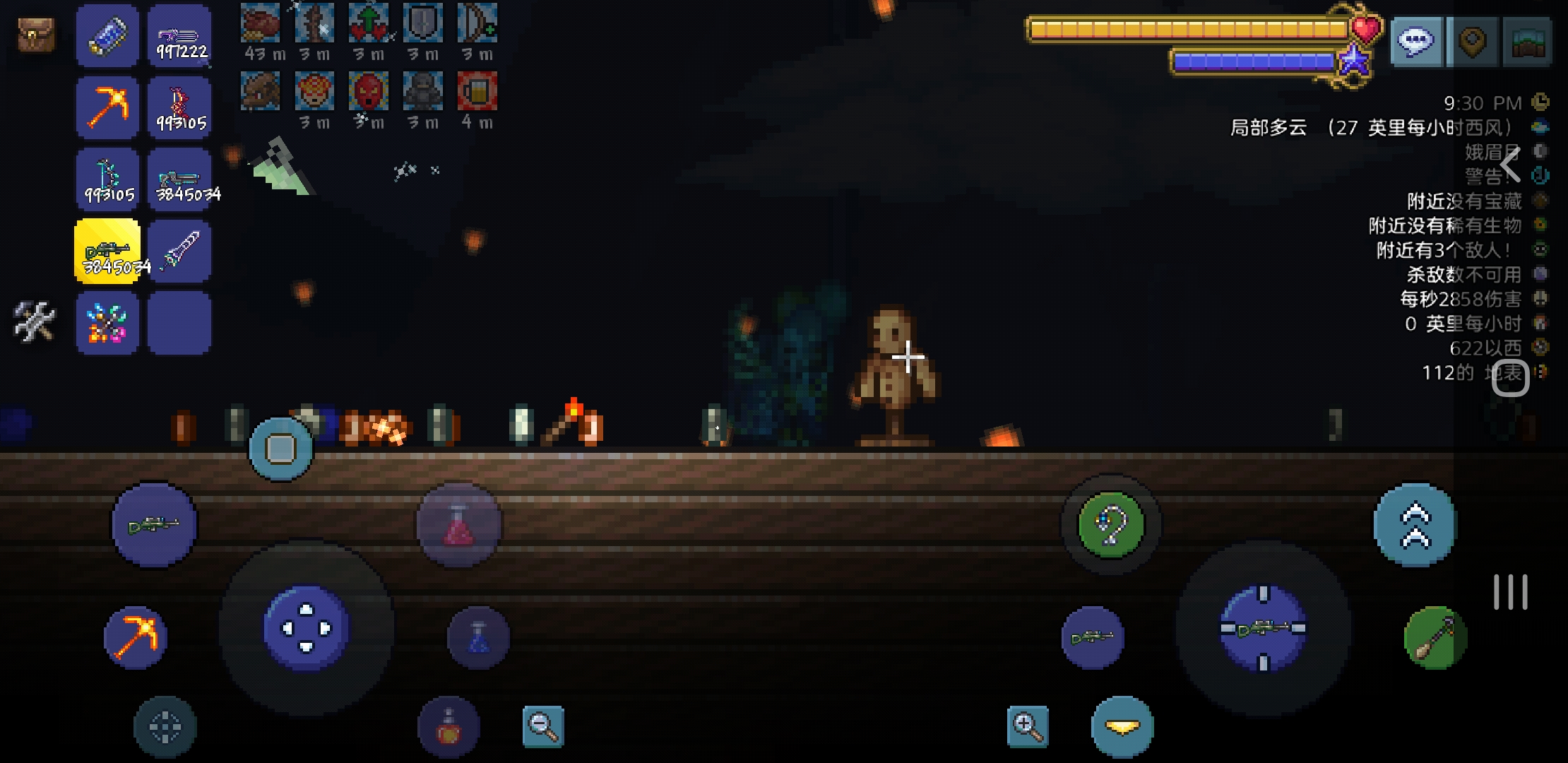Open the map pin button
This screenshot has width=1568, height=763.
pyautogui.click(x=1473, y=42)
